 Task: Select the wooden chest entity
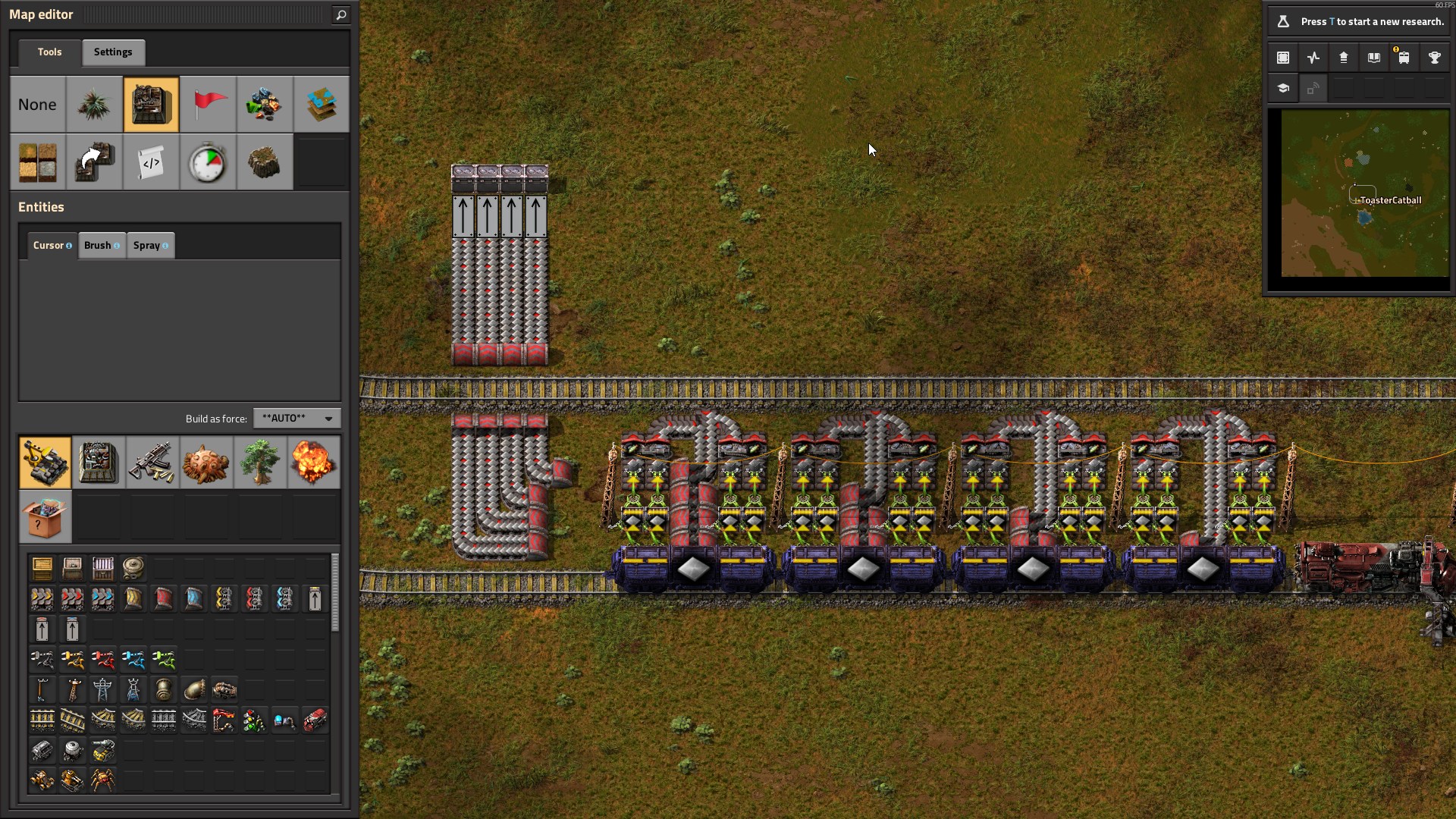click(x=42, y=568)
